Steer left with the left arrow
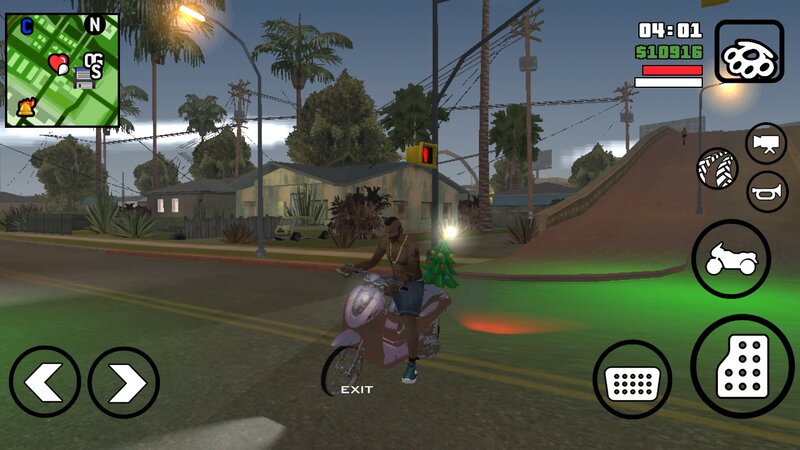Image resolution: width=800 pixels, height=450 pixels. (x=45, y=382)
